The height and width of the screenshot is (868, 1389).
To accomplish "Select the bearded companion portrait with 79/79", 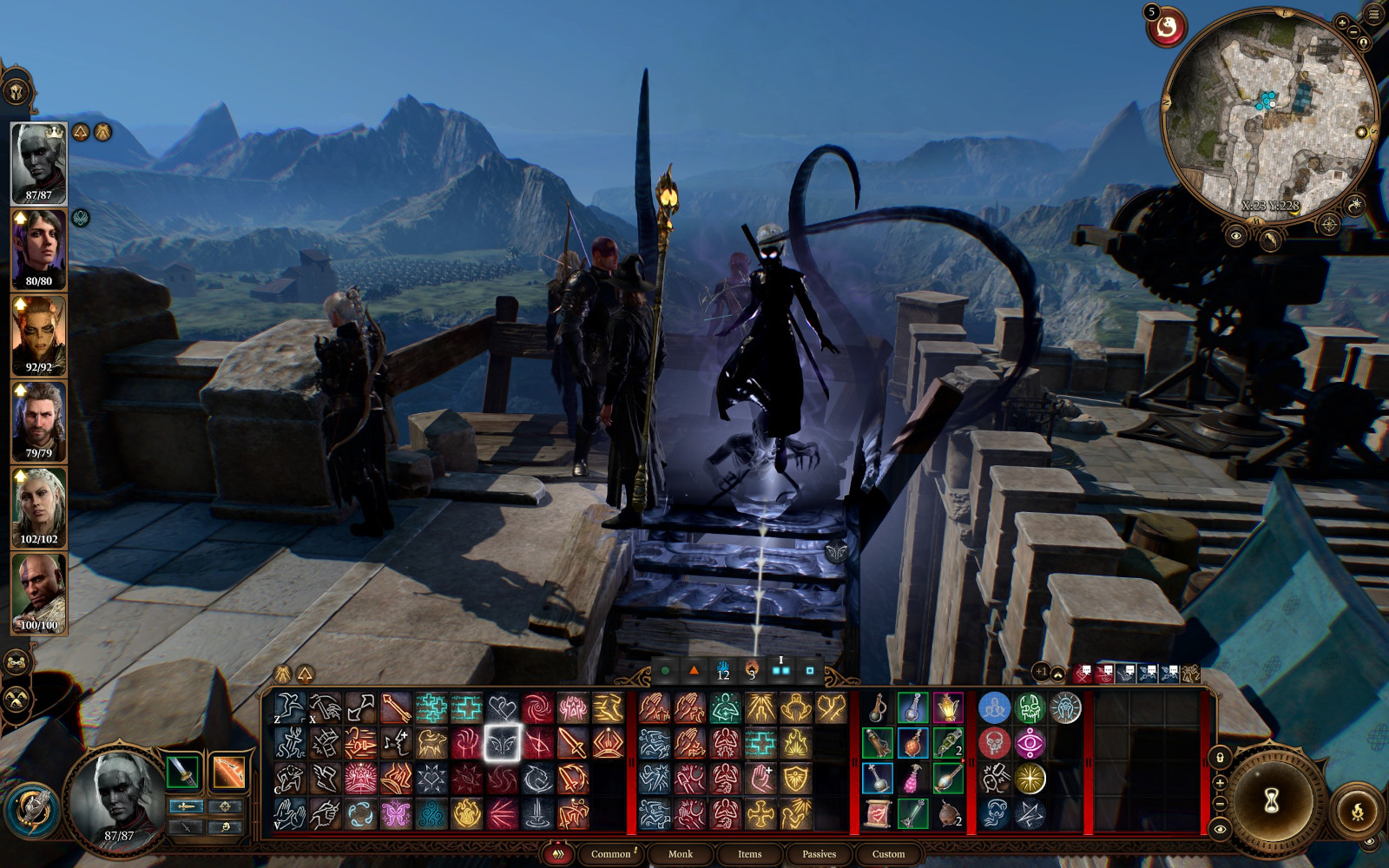I will point(39,423).
